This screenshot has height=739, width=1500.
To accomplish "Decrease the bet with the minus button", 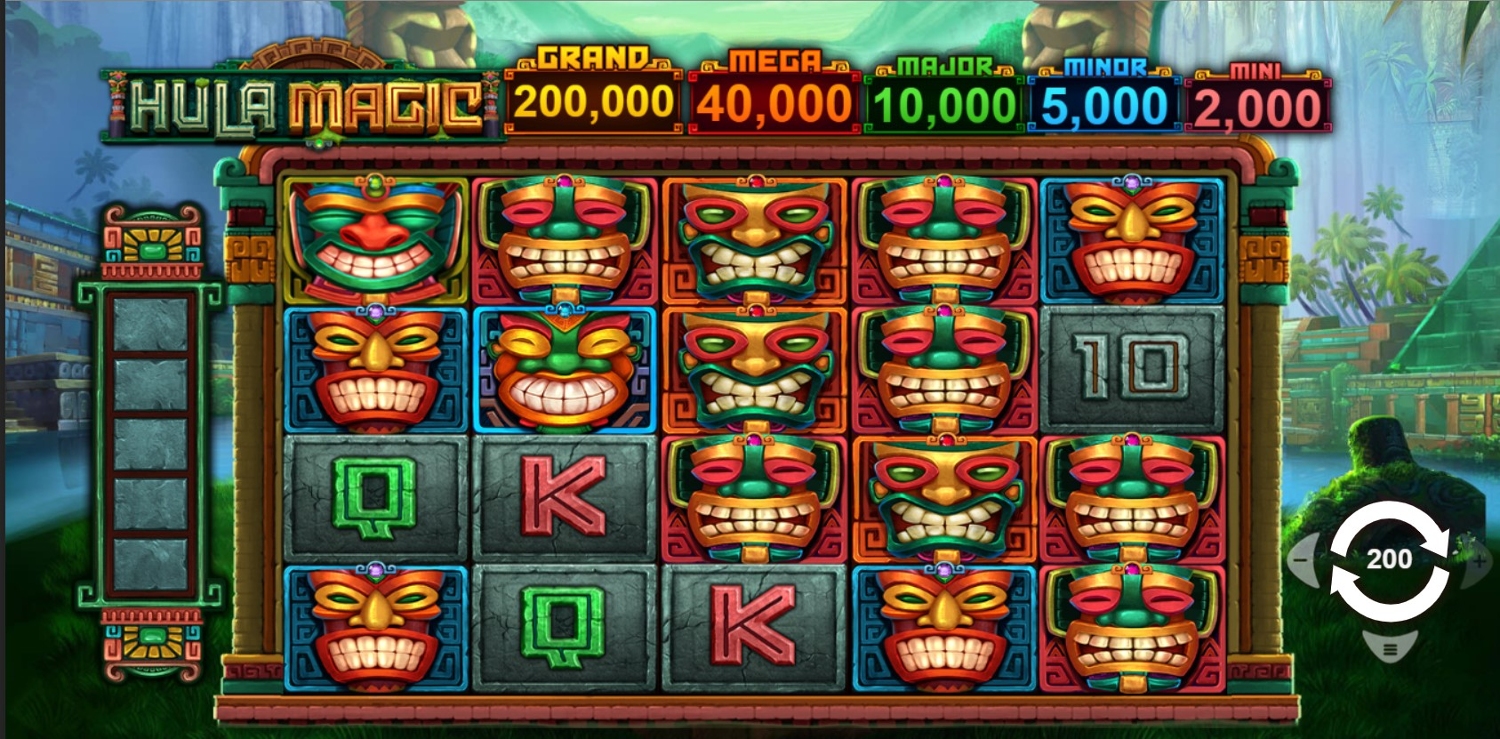I will 1302,560.
